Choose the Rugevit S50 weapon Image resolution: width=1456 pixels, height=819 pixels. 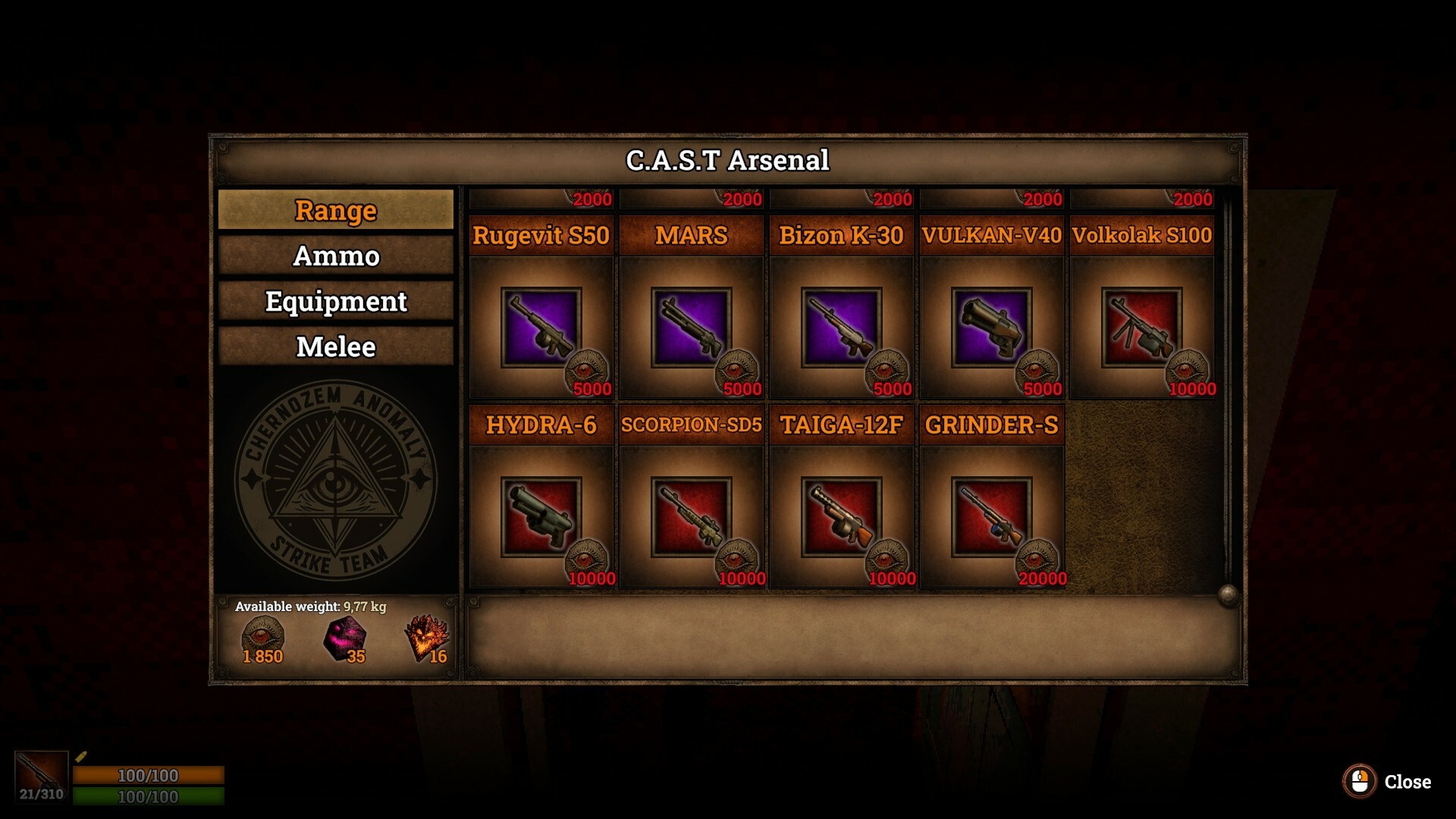pyautogui.click(x=541, y=328)
